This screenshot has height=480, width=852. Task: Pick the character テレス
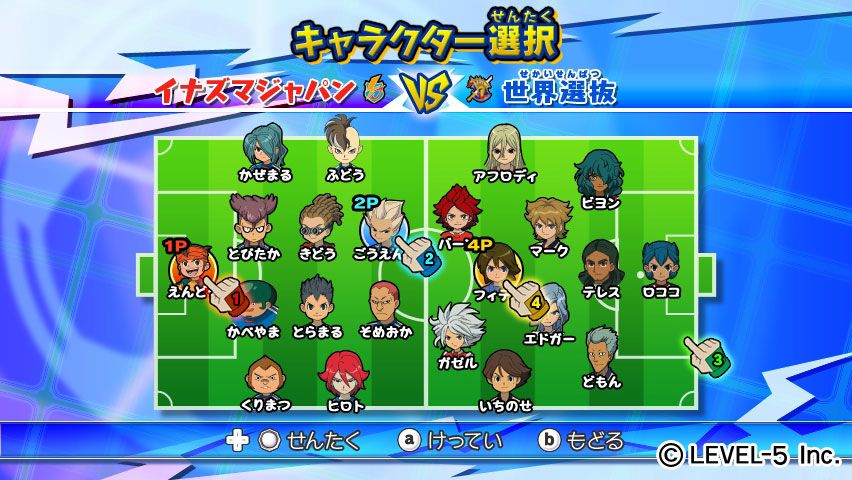pyautogui.click(x=600, y=263)
